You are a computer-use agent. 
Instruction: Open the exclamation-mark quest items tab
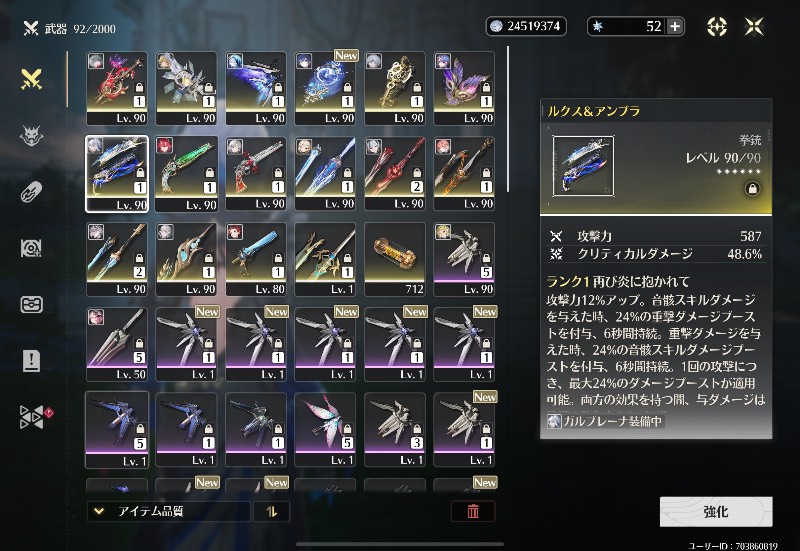click(31, 361)
